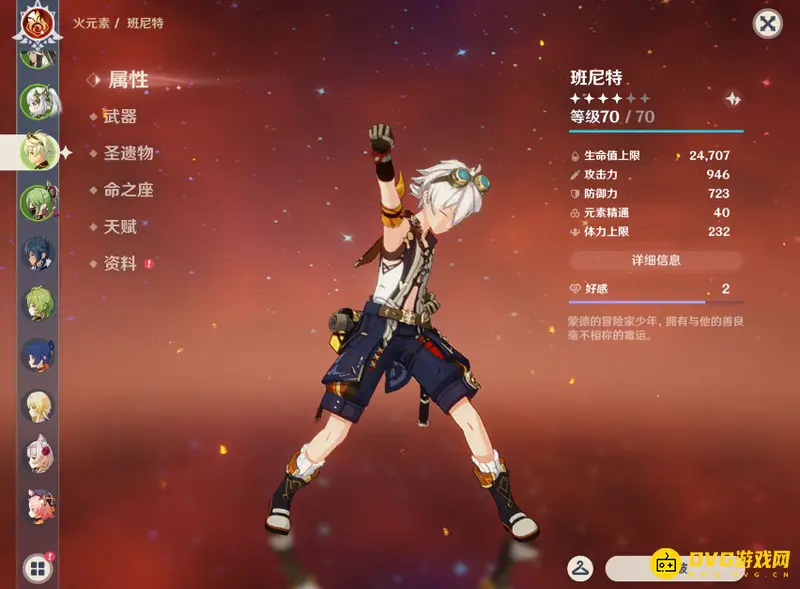Pick the portrait with red rose hair ornament
This screenshot has width=800, height=589.
coord(38,454)
